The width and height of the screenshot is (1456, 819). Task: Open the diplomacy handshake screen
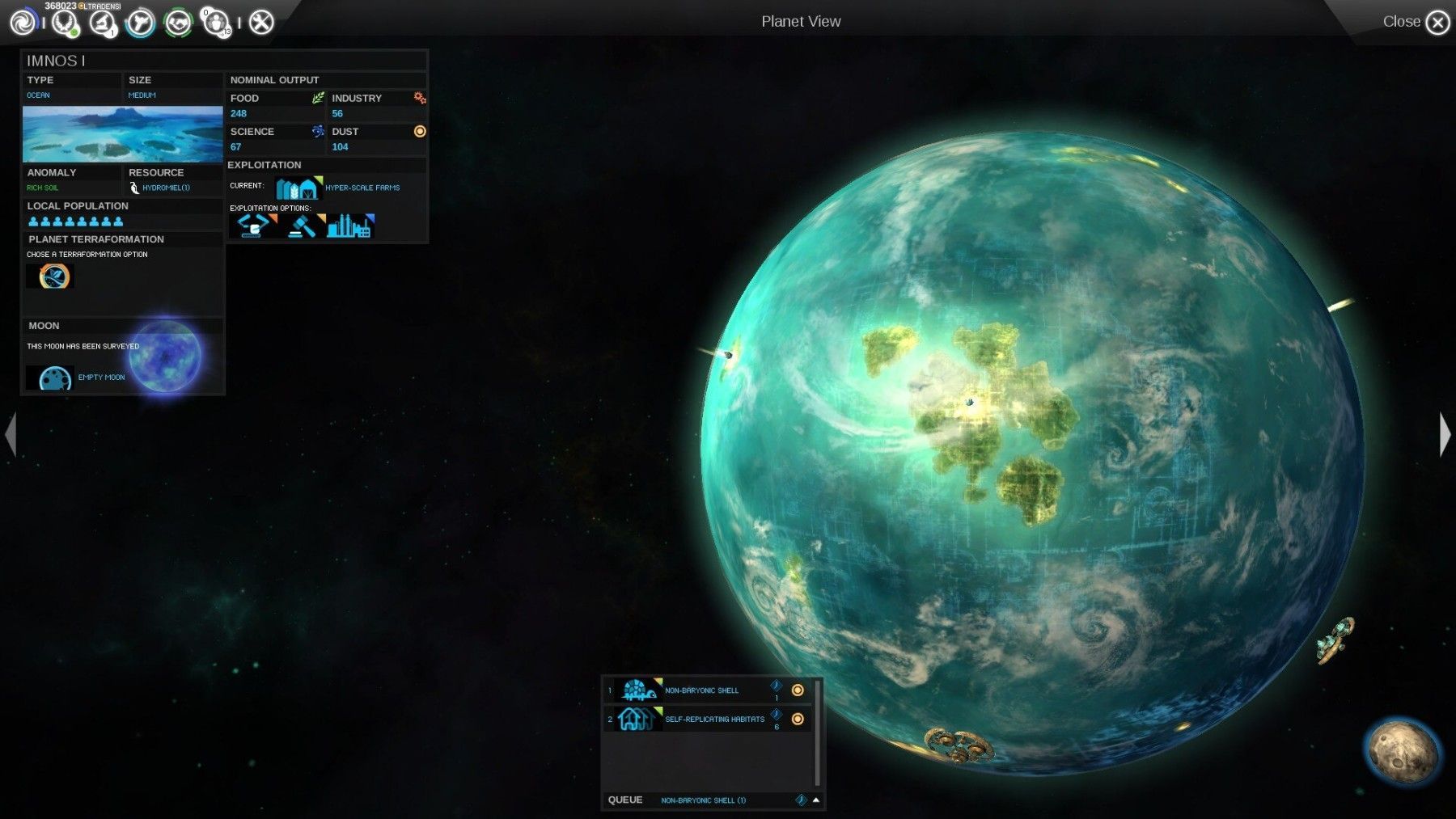pos(178,22)
